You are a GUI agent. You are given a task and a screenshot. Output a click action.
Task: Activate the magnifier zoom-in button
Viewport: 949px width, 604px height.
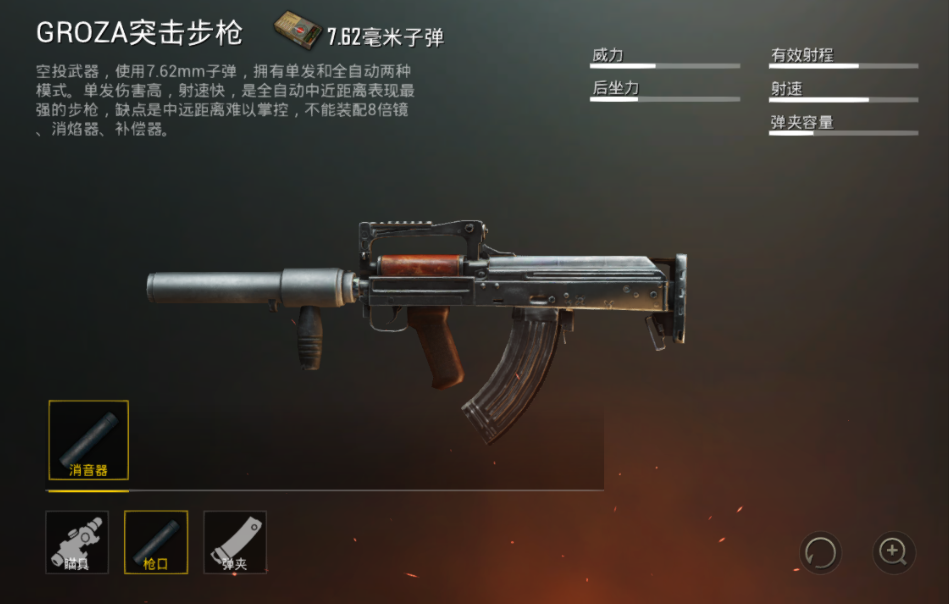[893, 552]
